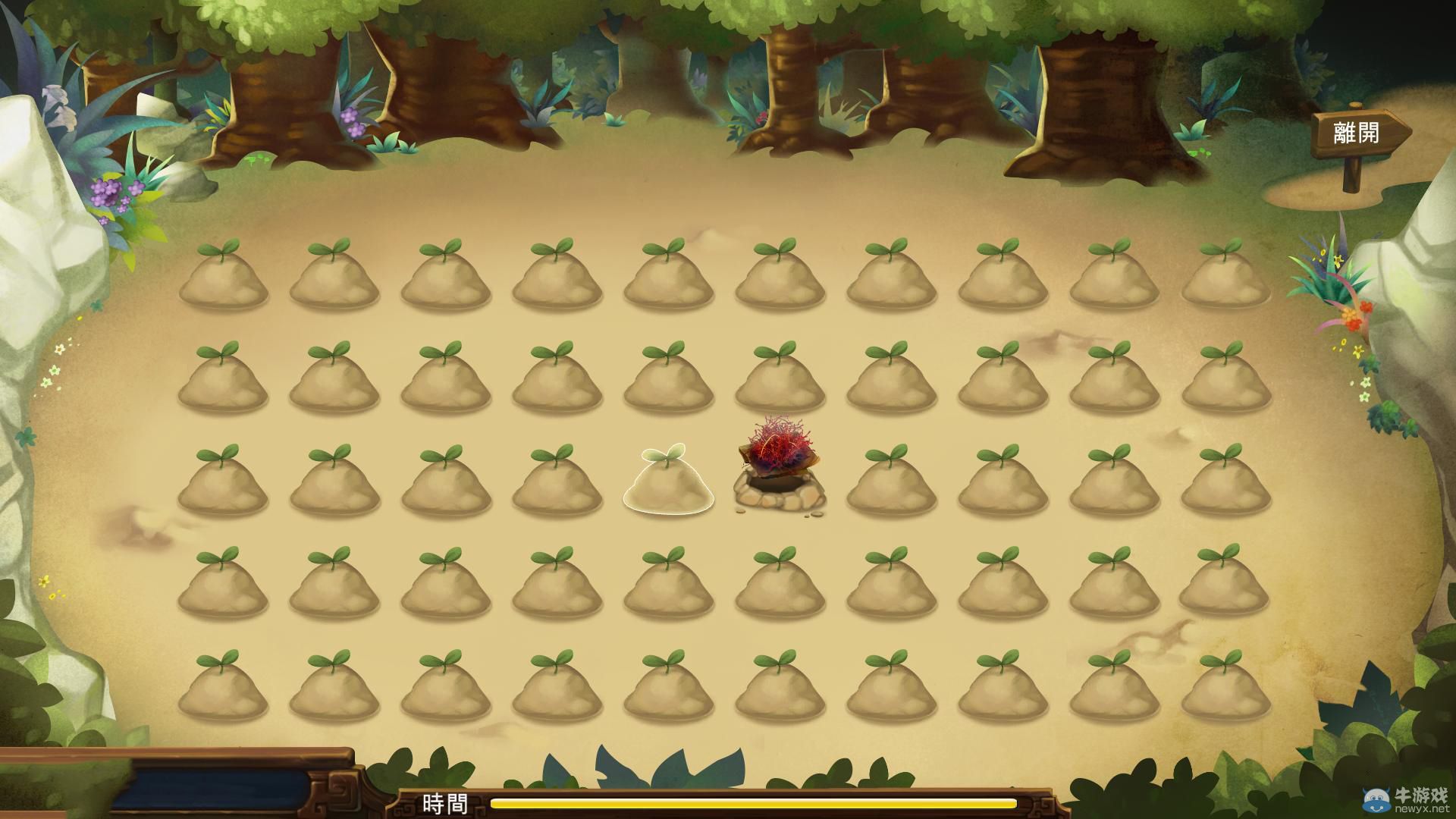Dig the highlighted glowing dirt mound
The height and width of the screenshot is (819, 1456).
668,484
